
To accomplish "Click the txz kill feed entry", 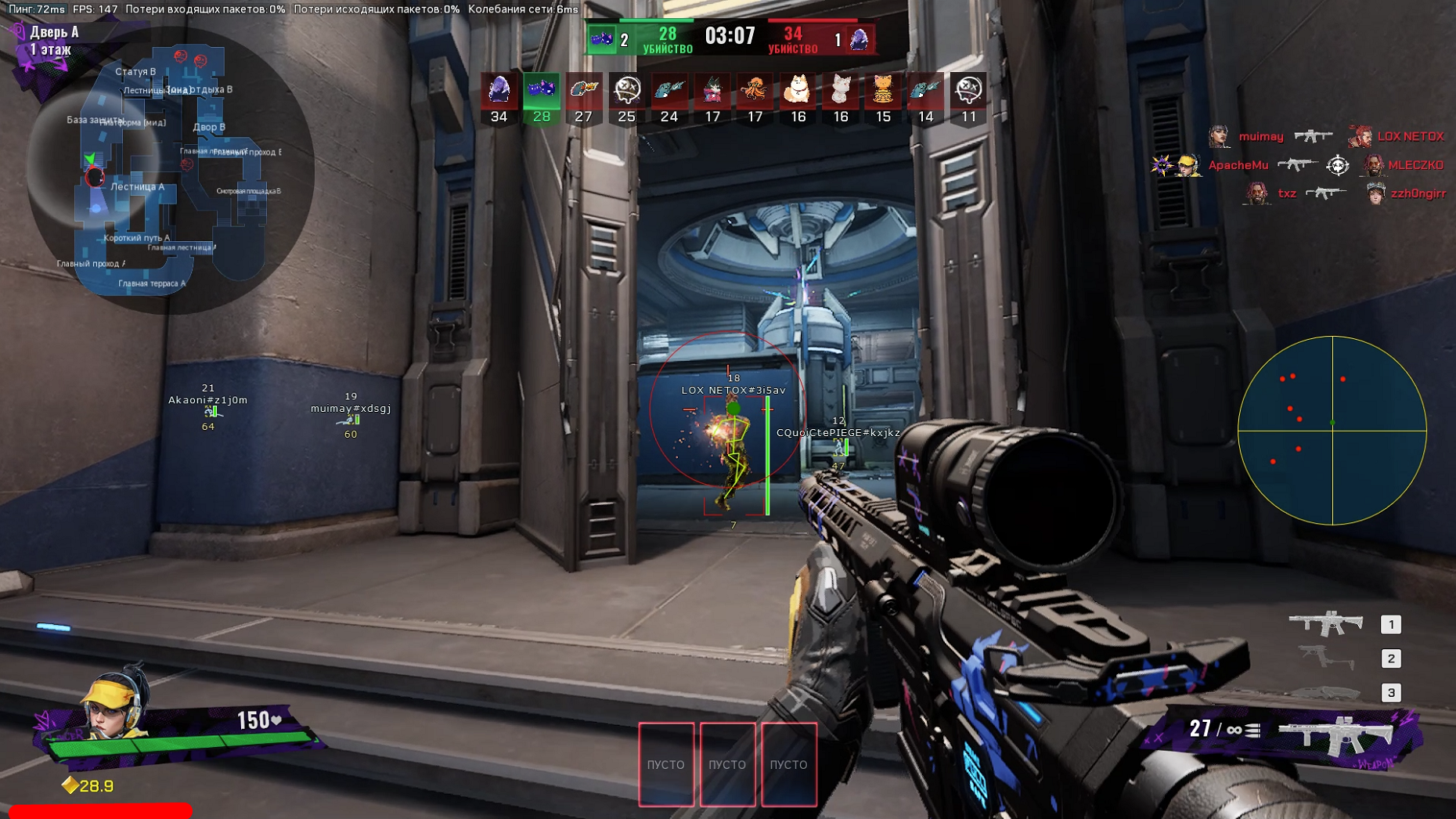I will pyautogui.click(x=1286, y=193).
